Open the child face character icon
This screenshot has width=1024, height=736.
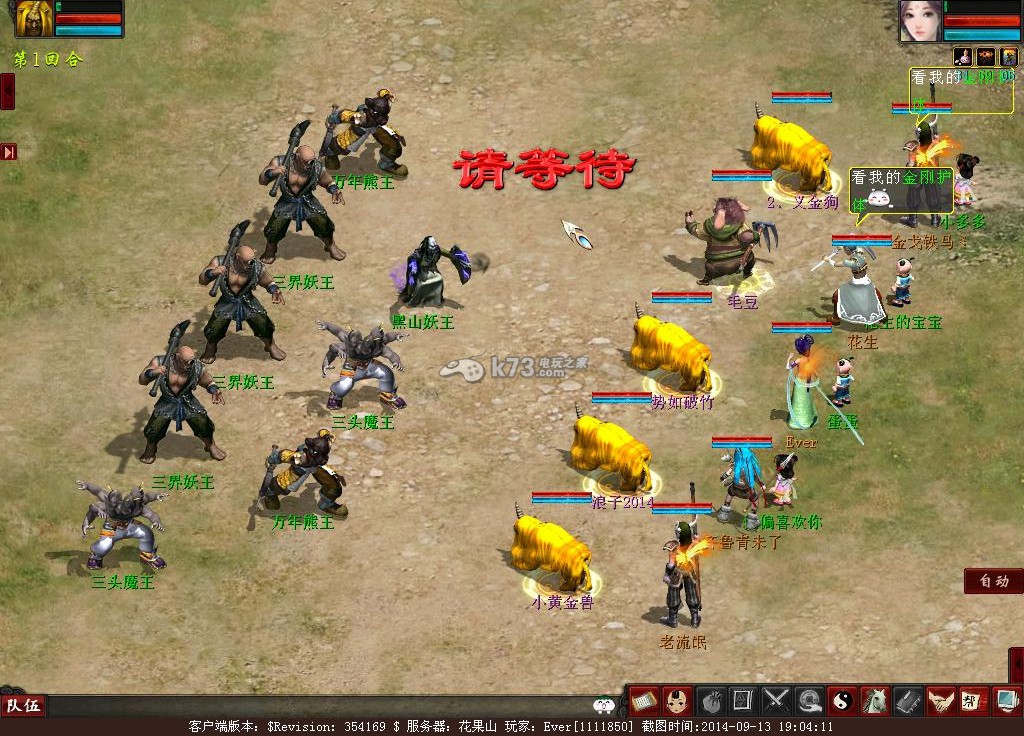(x=677, y=700)
